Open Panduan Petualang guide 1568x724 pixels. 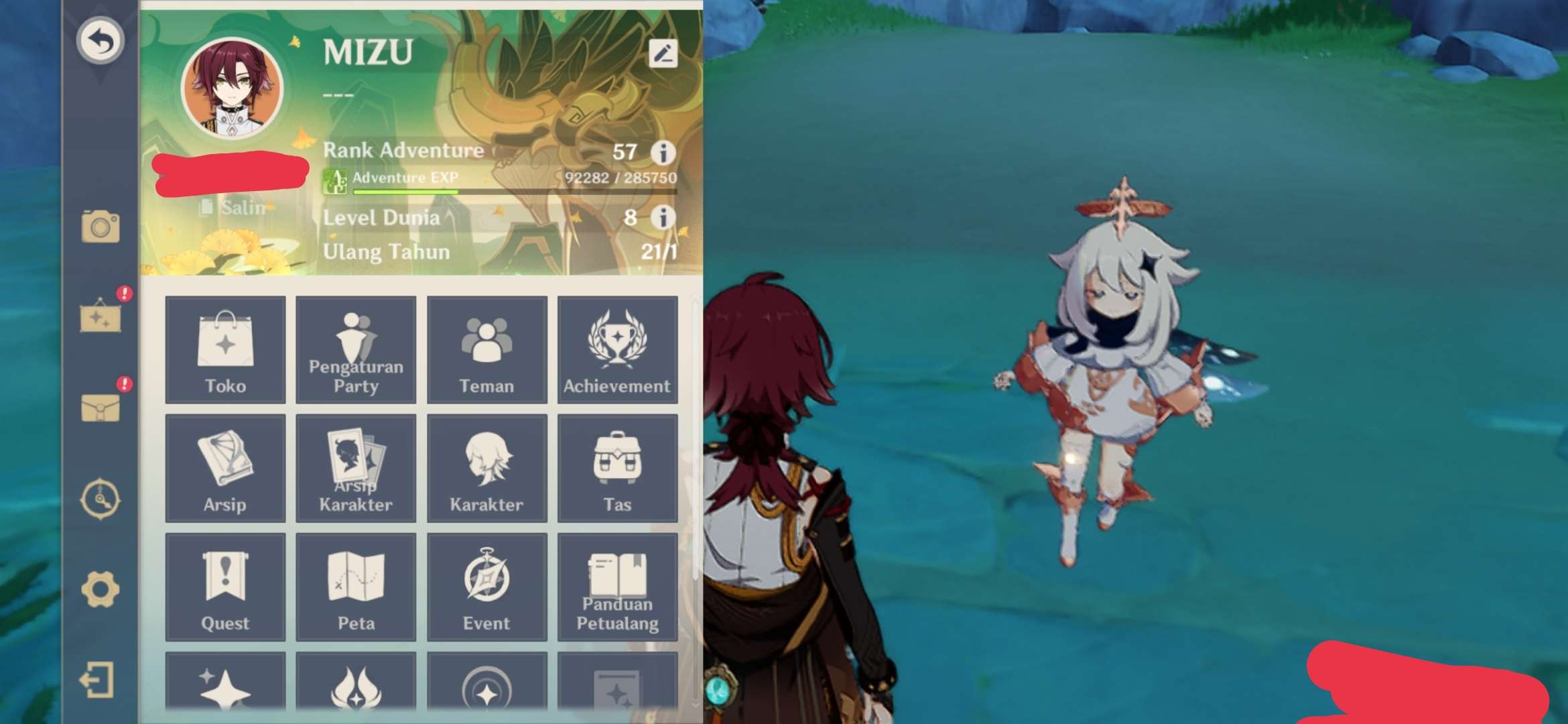617,585
